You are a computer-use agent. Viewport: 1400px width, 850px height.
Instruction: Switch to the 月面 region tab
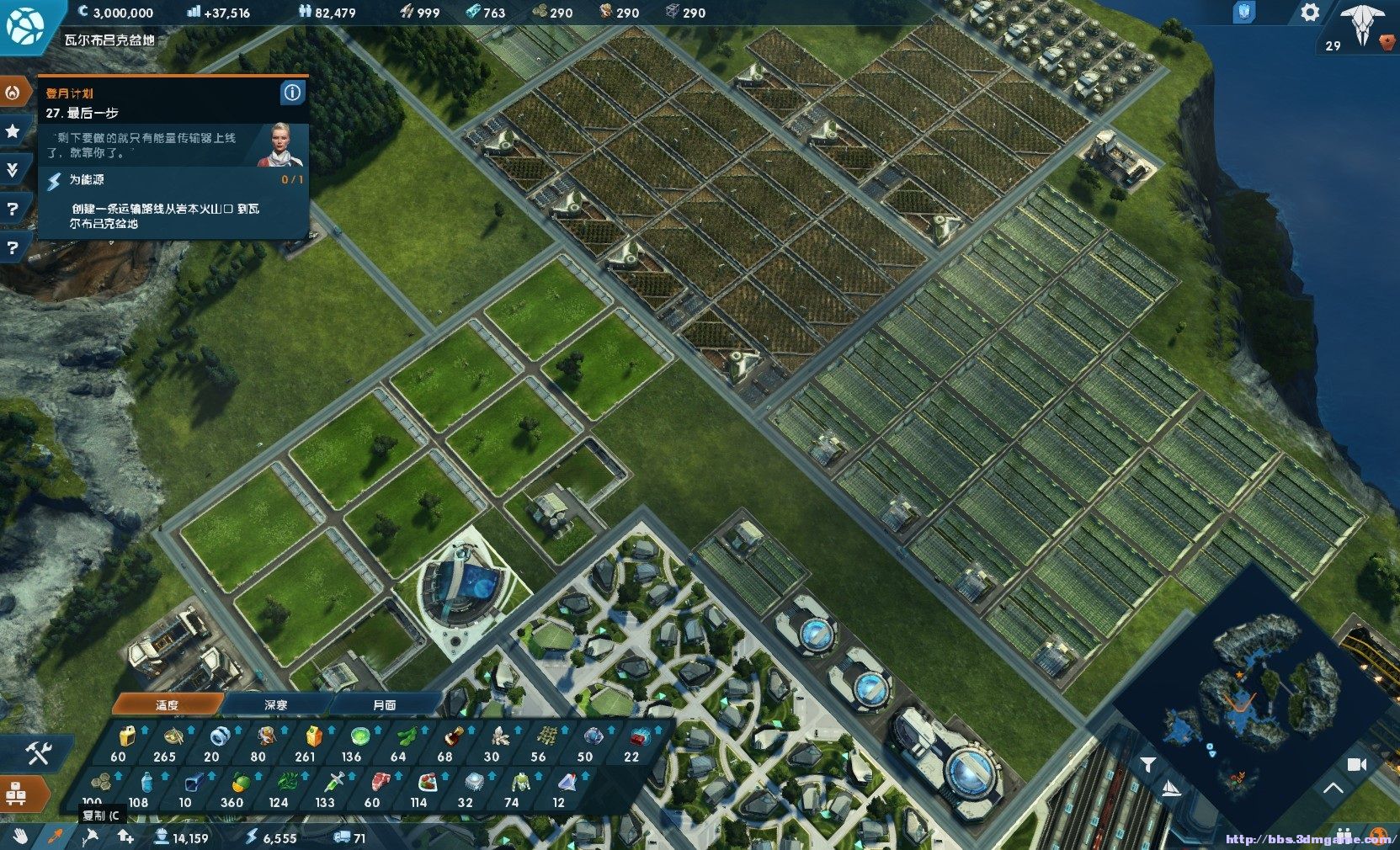[385, 704]
